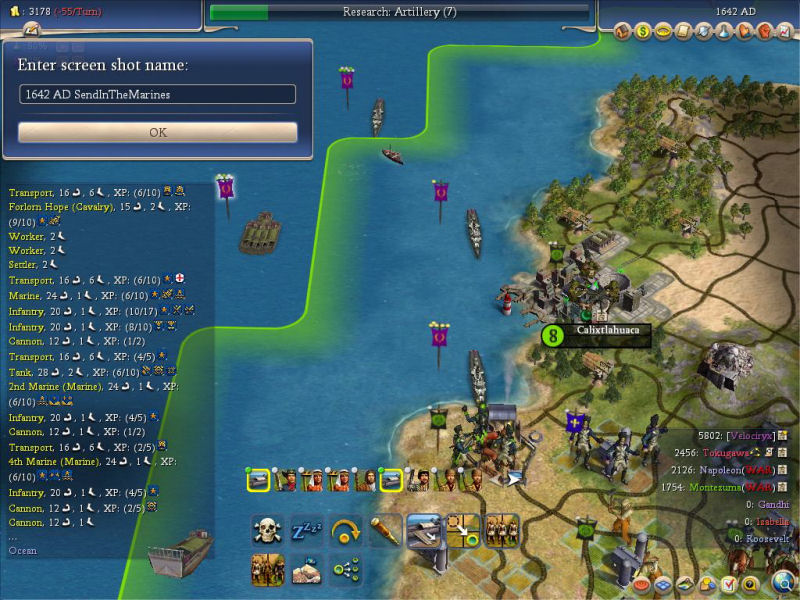
Task: Click the Research: Artillery progress bar
Action: pyautogui.click(x=400, y=12)
